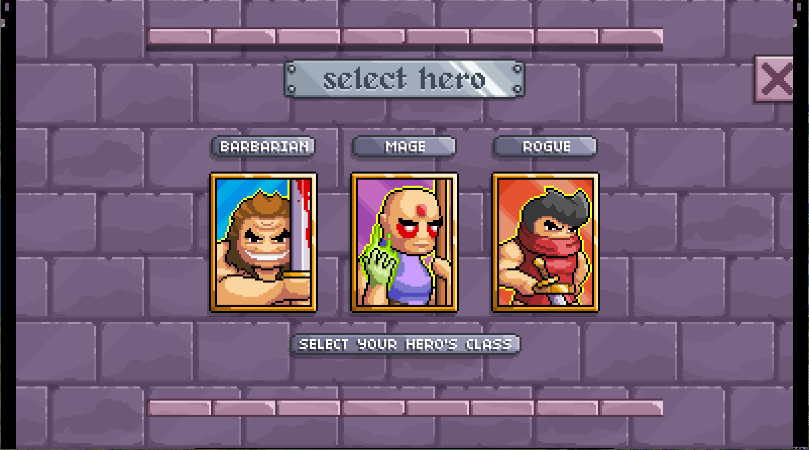809x450 pixels.
Task: Click the Rogue name label
Action: tap(545, 146)
